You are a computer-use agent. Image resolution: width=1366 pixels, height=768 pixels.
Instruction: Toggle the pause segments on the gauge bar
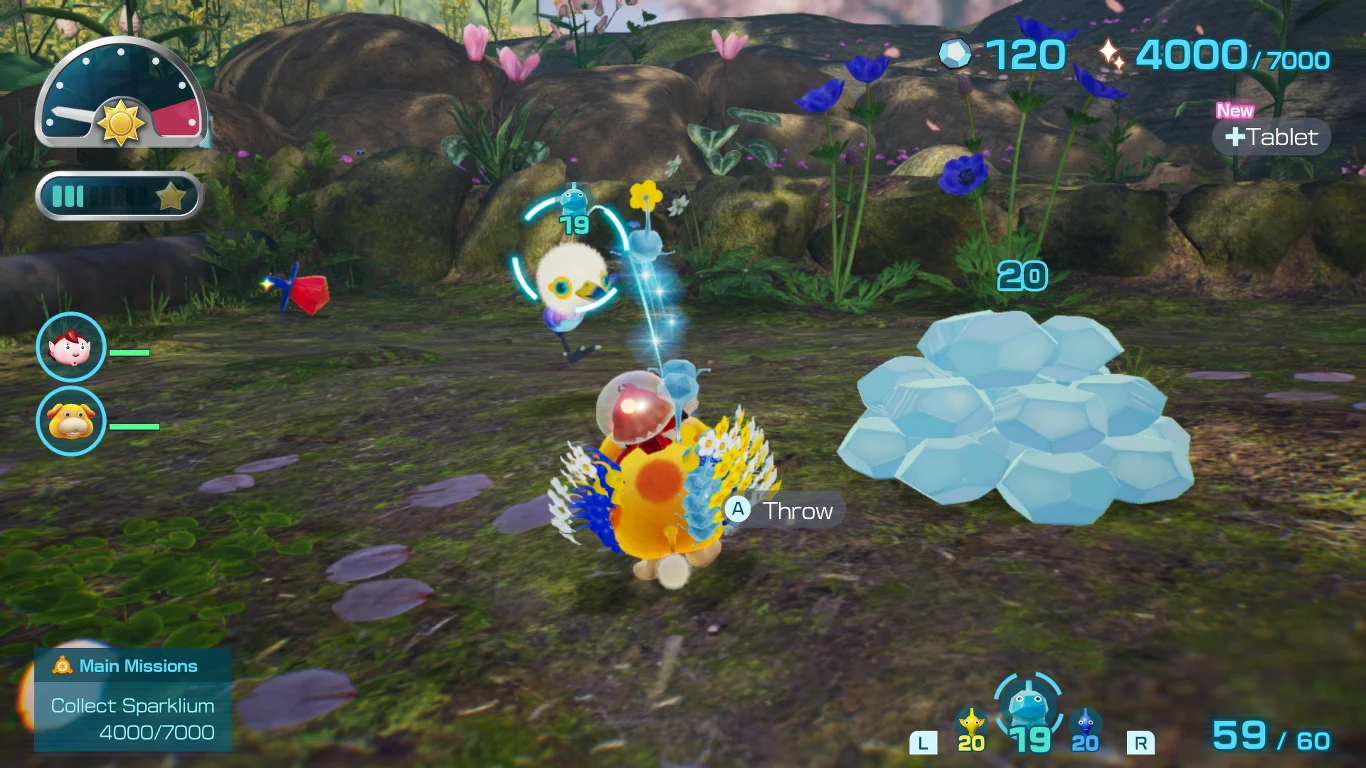point(68,197)
